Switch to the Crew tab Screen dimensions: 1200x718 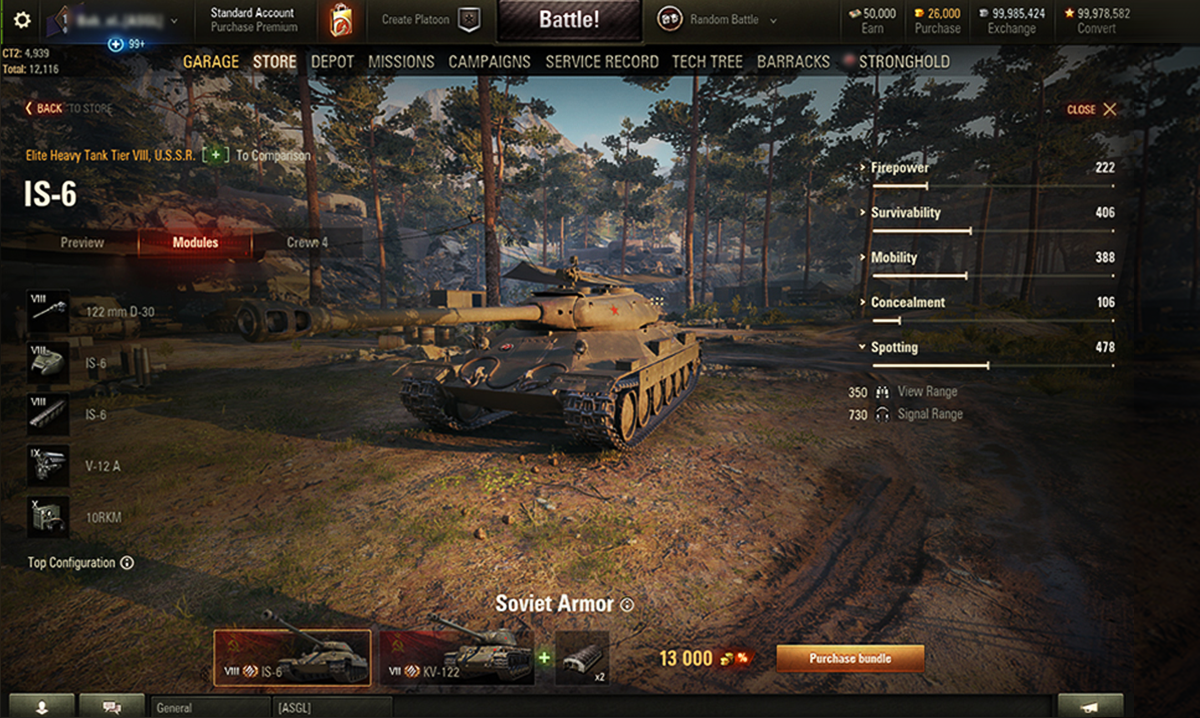coord(307,243)
